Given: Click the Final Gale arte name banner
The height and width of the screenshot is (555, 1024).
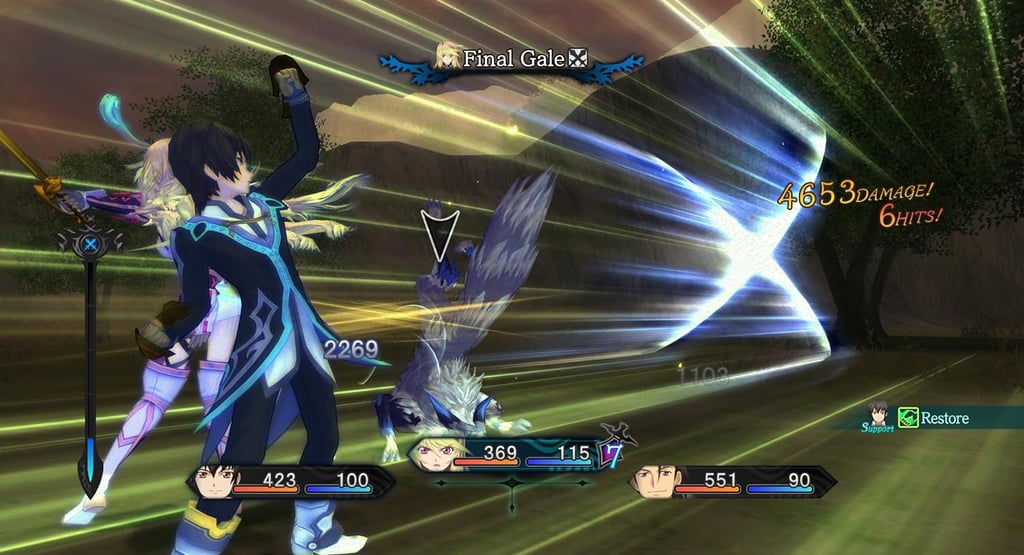Looking at the screenshot, I should coord(514,59).
